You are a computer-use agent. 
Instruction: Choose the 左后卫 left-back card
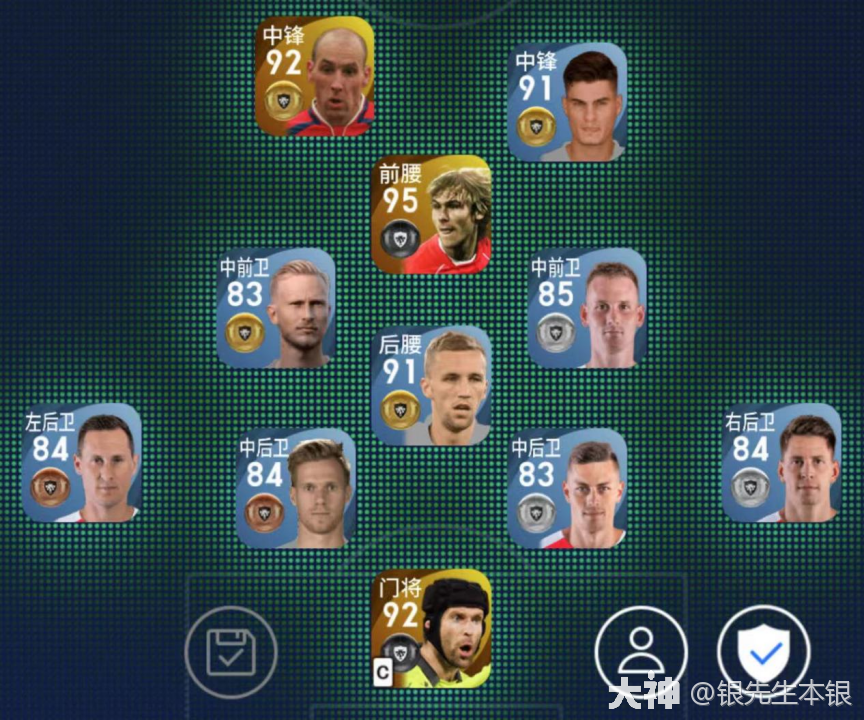[82, 462]
